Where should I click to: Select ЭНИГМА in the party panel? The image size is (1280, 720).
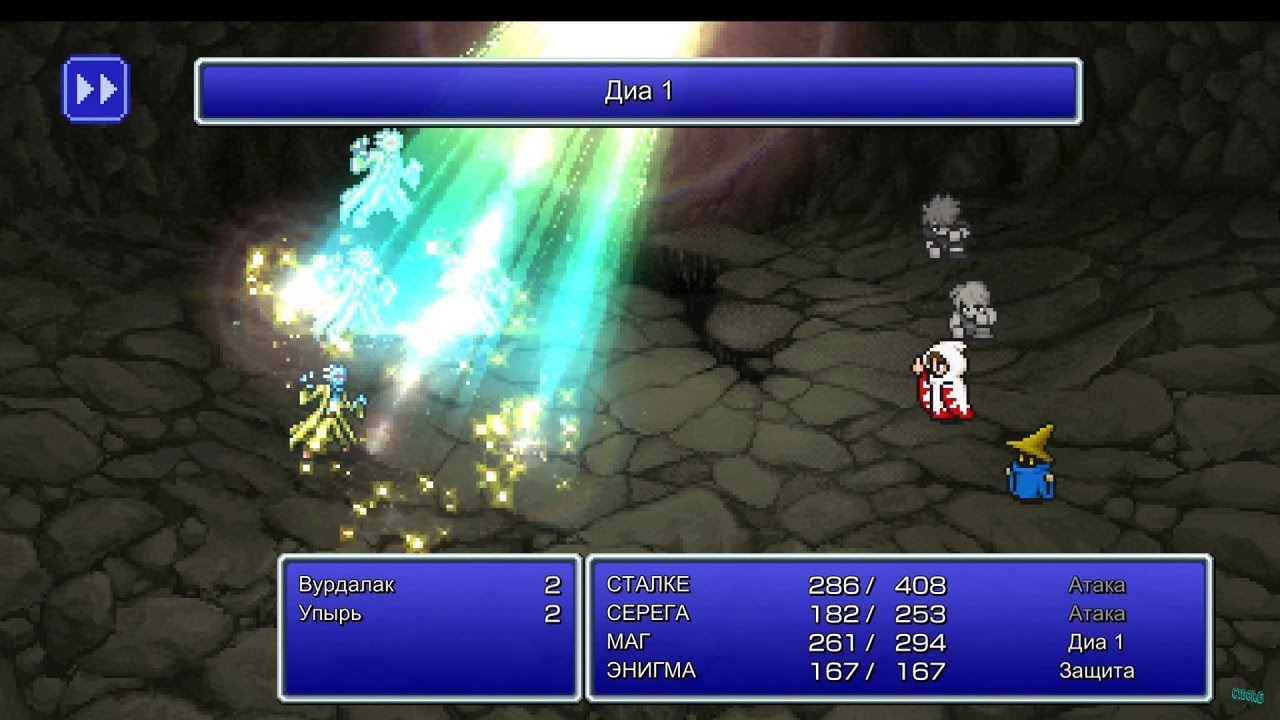pos(651,671)
